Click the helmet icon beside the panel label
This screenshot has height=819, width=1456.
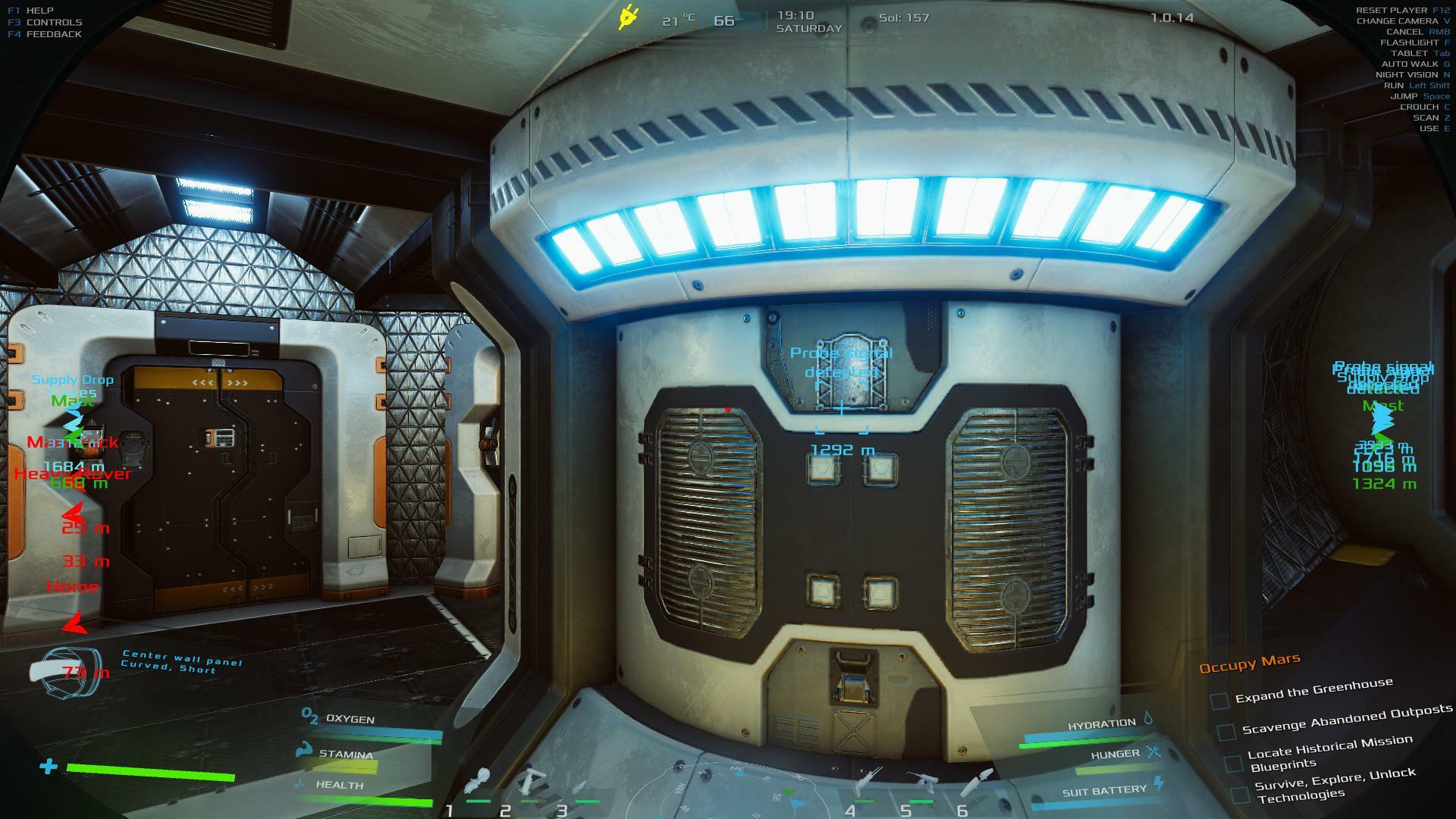click(65, 672)
